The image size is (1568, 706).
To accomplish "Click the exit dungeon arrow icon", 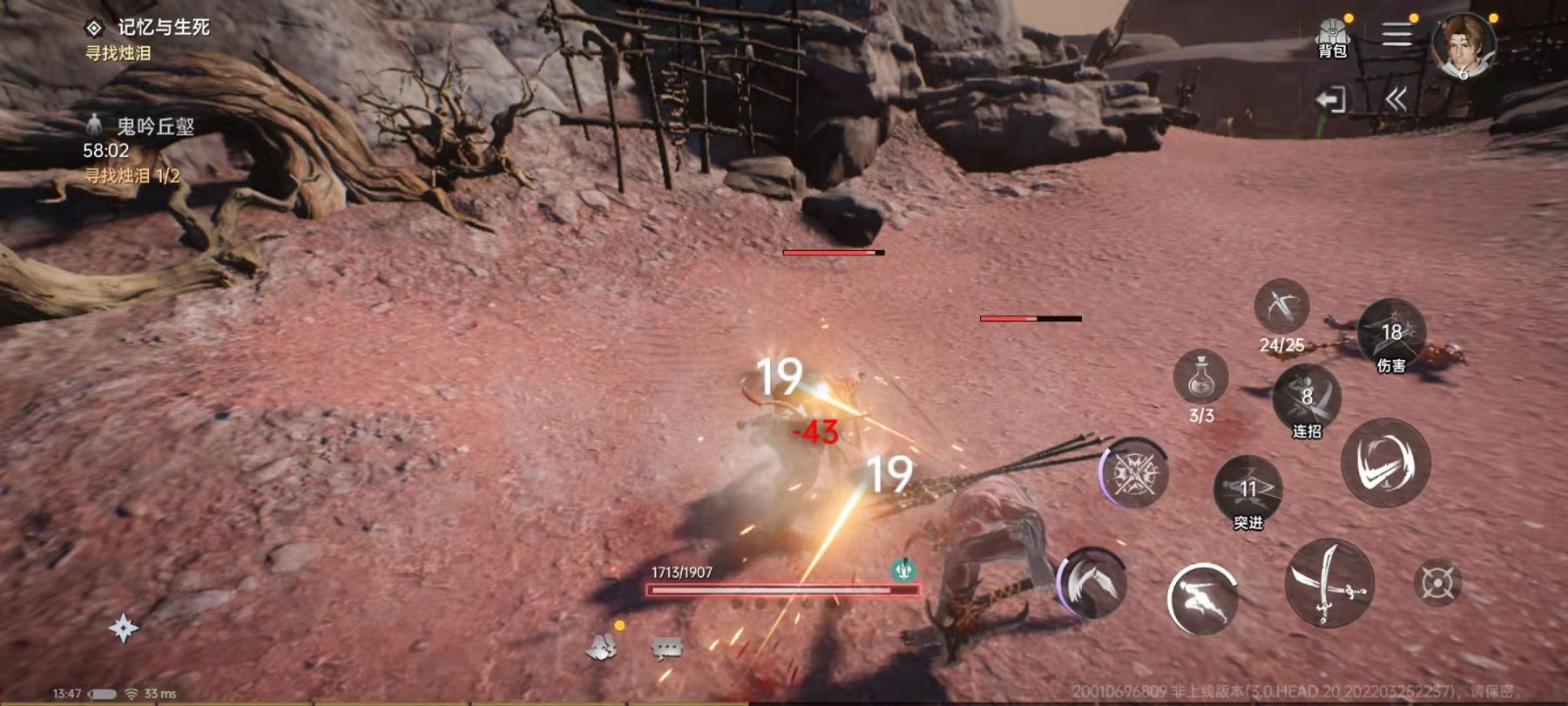I will [x=1330, y=99].
